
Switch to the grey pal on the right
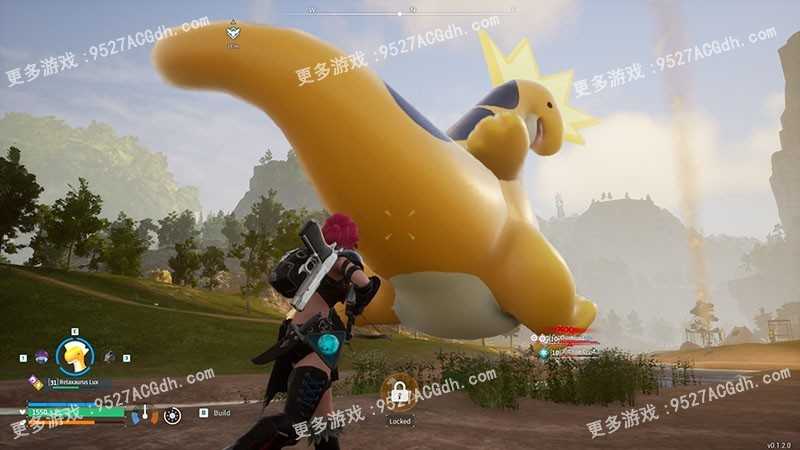coord(109,356)
